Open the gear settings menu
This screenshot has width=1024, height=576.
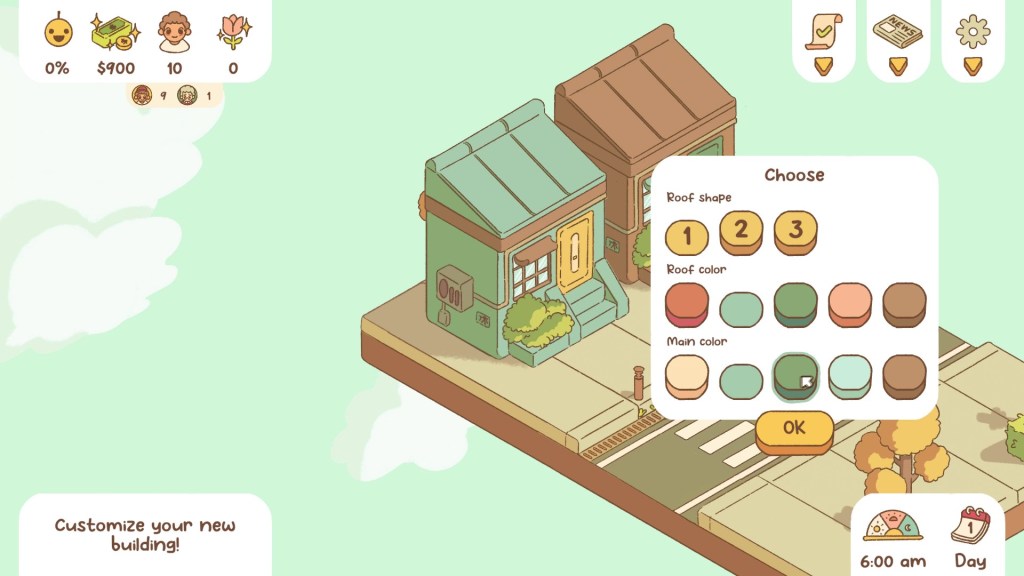(x=972, y=32)
